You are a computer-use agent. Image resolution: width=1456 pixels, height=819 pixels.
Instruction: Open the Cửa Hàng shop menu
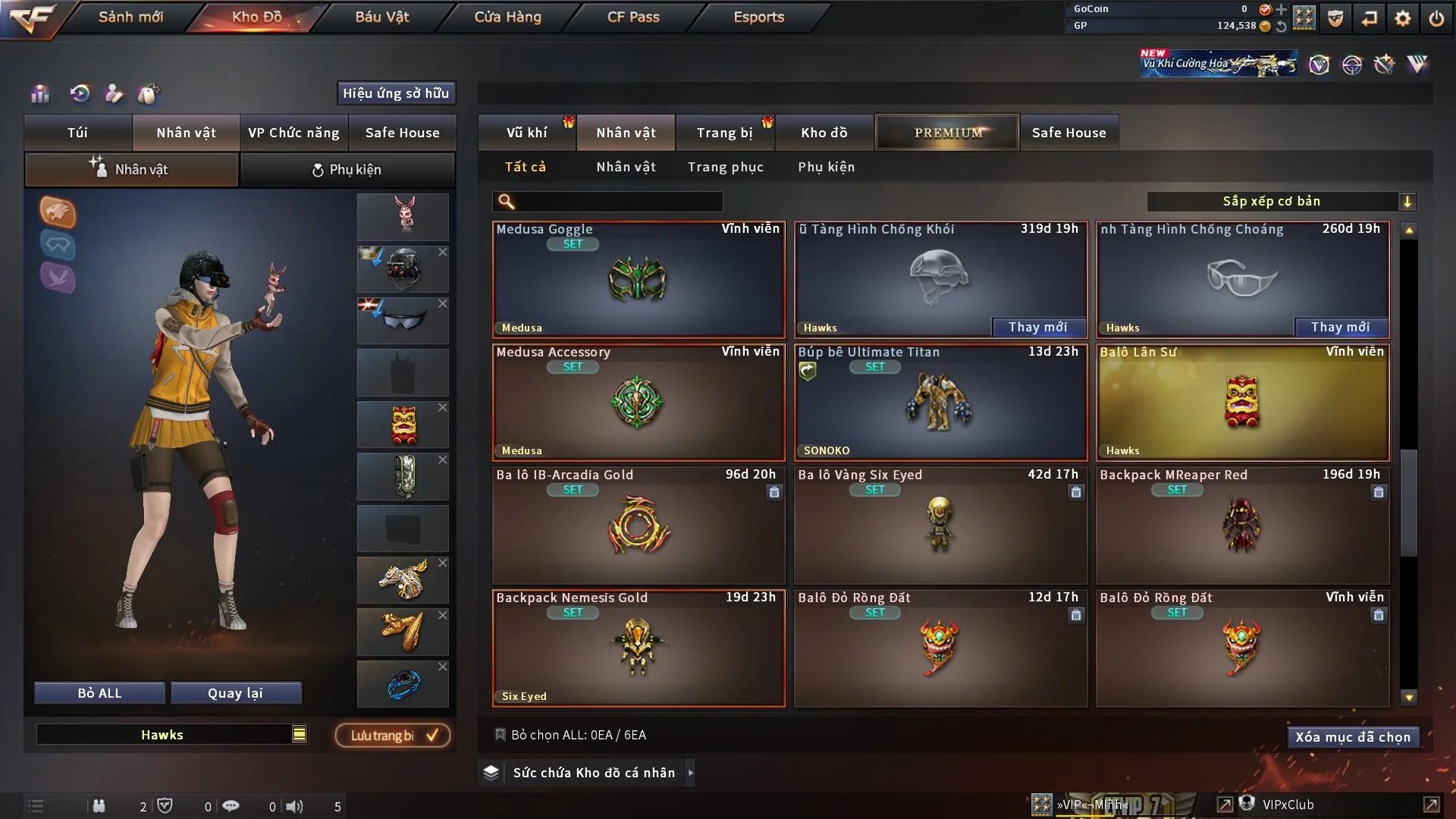click(x=507, y=17)
